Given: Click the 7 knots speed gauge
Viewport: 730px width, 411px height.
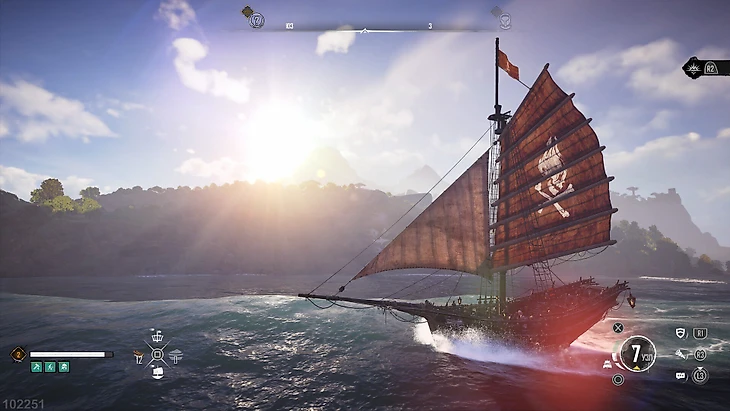Looking at the screenshot, I should 636,353.
